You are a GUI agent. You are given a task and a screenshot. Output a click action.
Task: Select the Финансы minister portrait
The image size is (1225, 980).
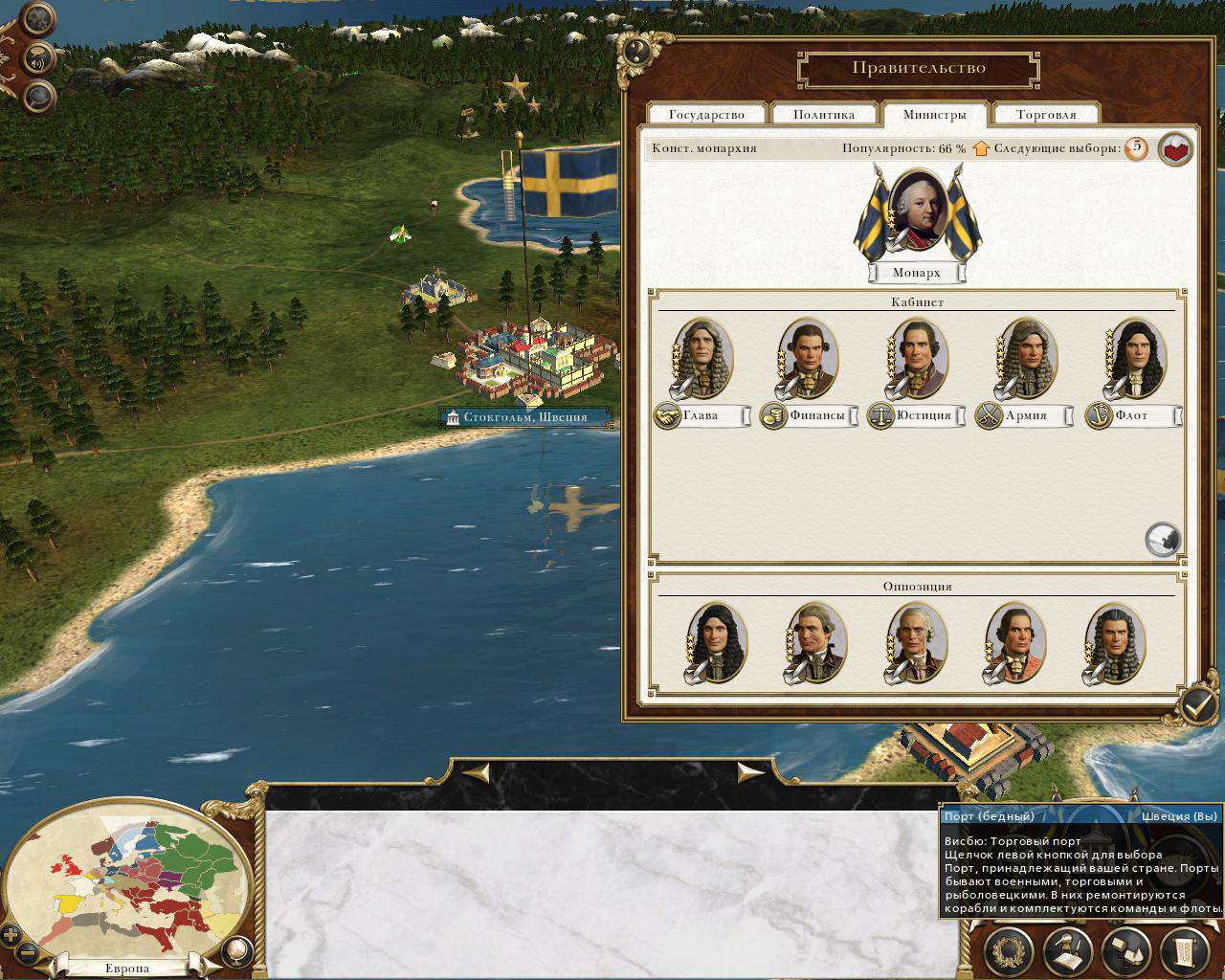coord(809,357)
